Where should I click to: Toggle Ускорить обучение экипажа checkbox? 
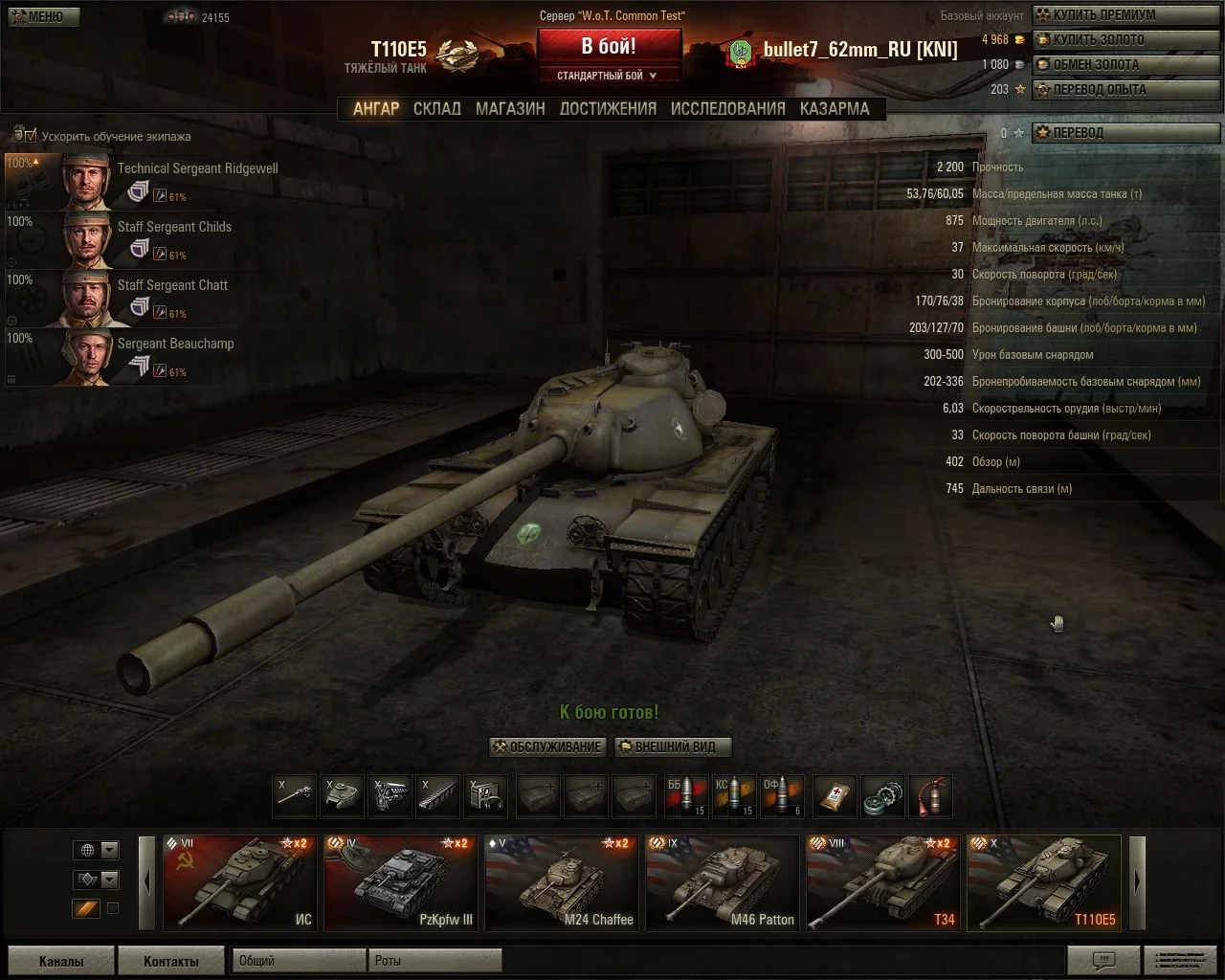31,136
